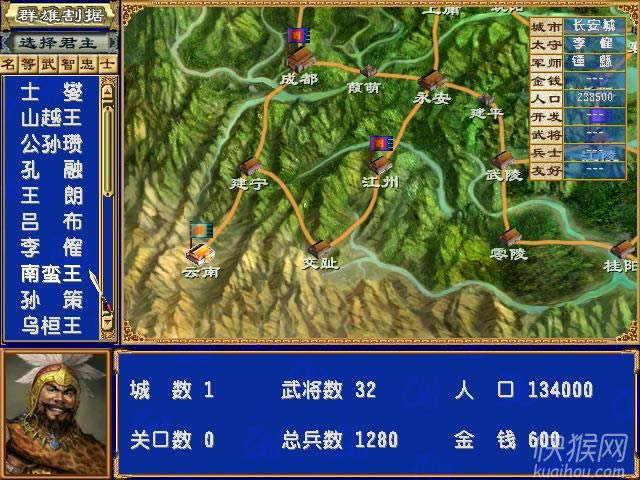Select ruler 士燮 from the list

52,92
